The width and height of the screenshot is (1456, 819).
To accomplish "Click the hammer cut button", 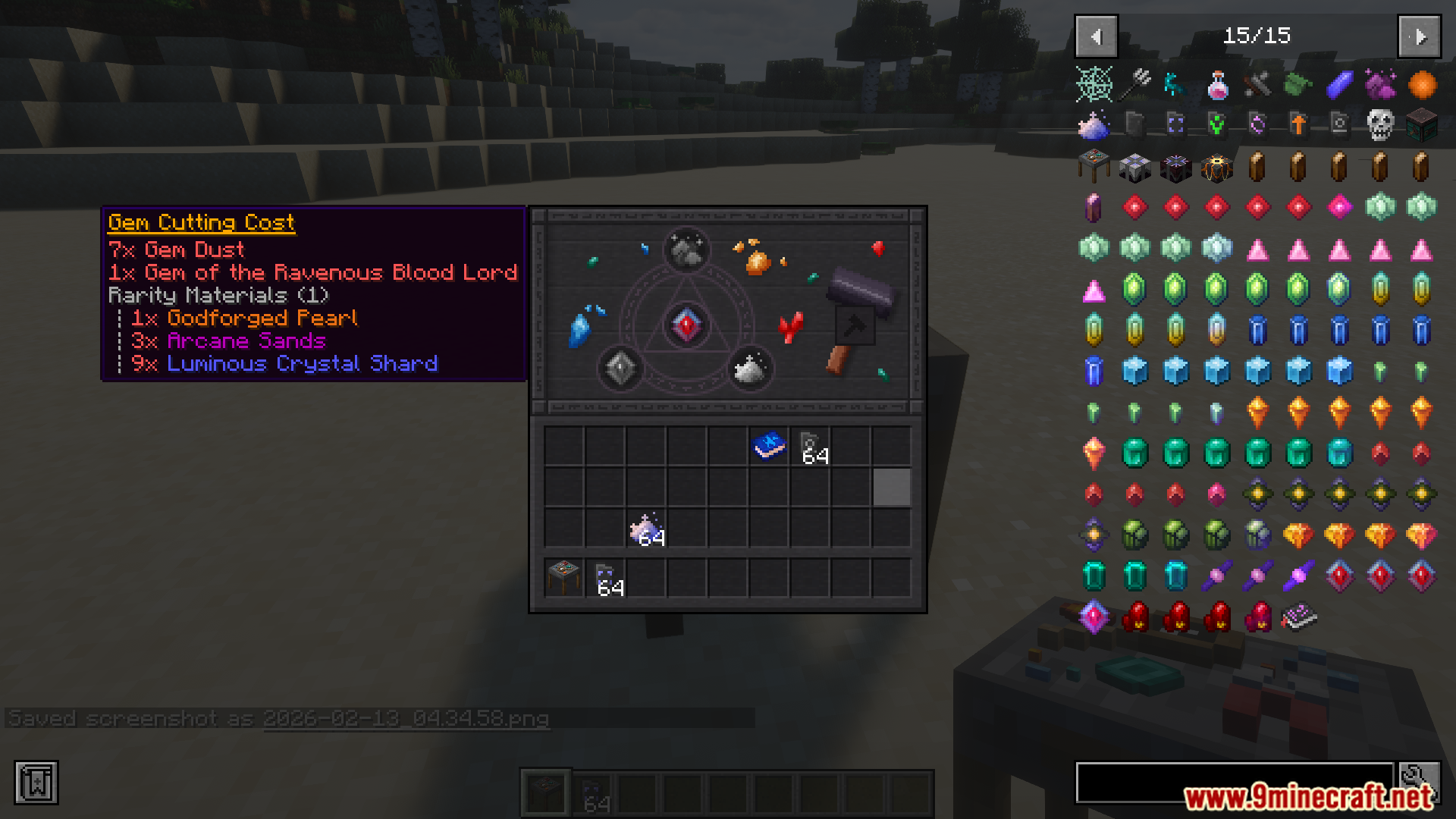I will click(855, 326).
